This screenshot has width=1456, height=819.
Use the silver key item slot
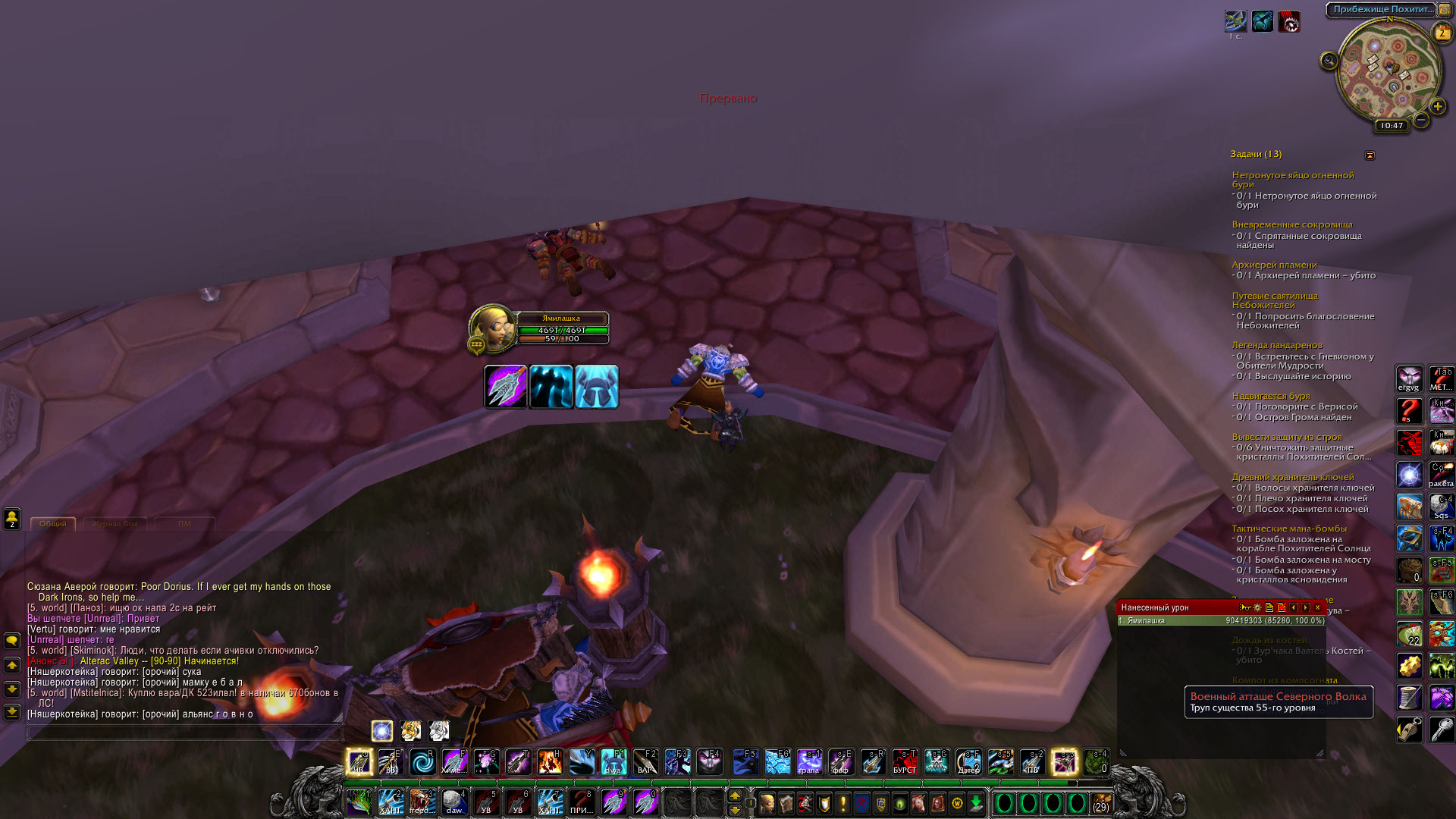[x=1441, y=730]
